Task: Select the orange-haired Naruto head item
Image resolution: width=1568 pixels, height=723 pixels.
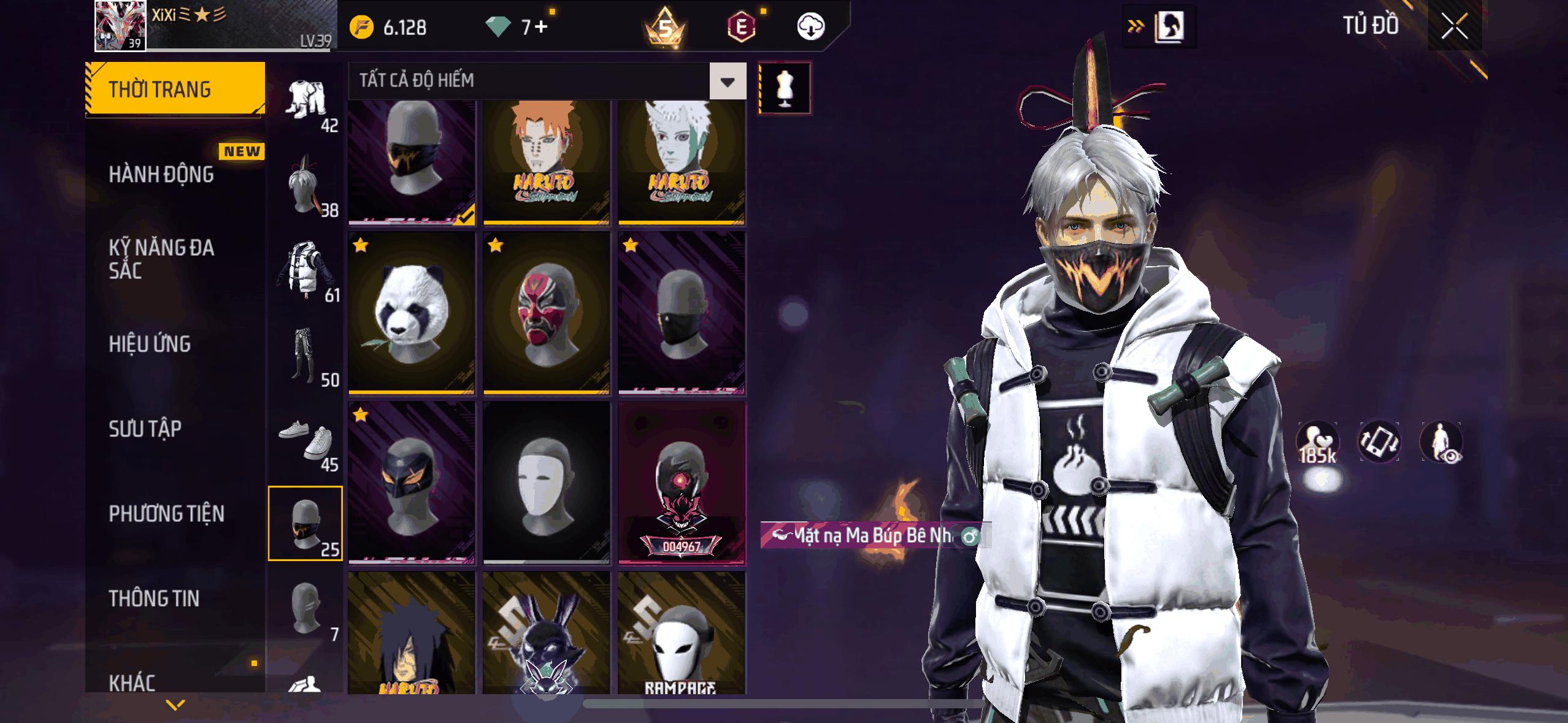Action: click(547, 161)
